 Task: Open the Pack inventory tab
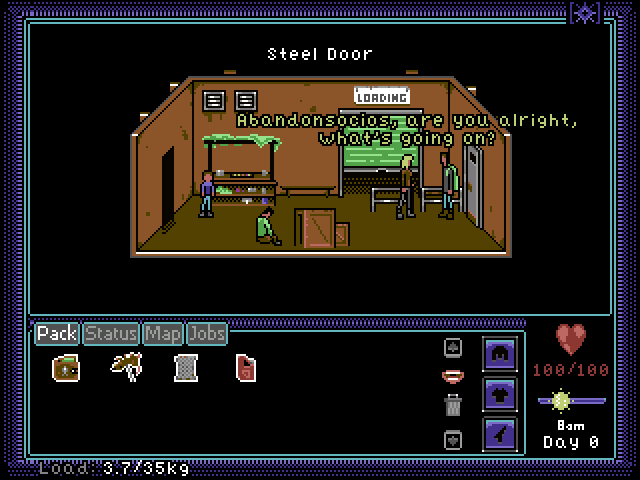[x=57, y=333]
